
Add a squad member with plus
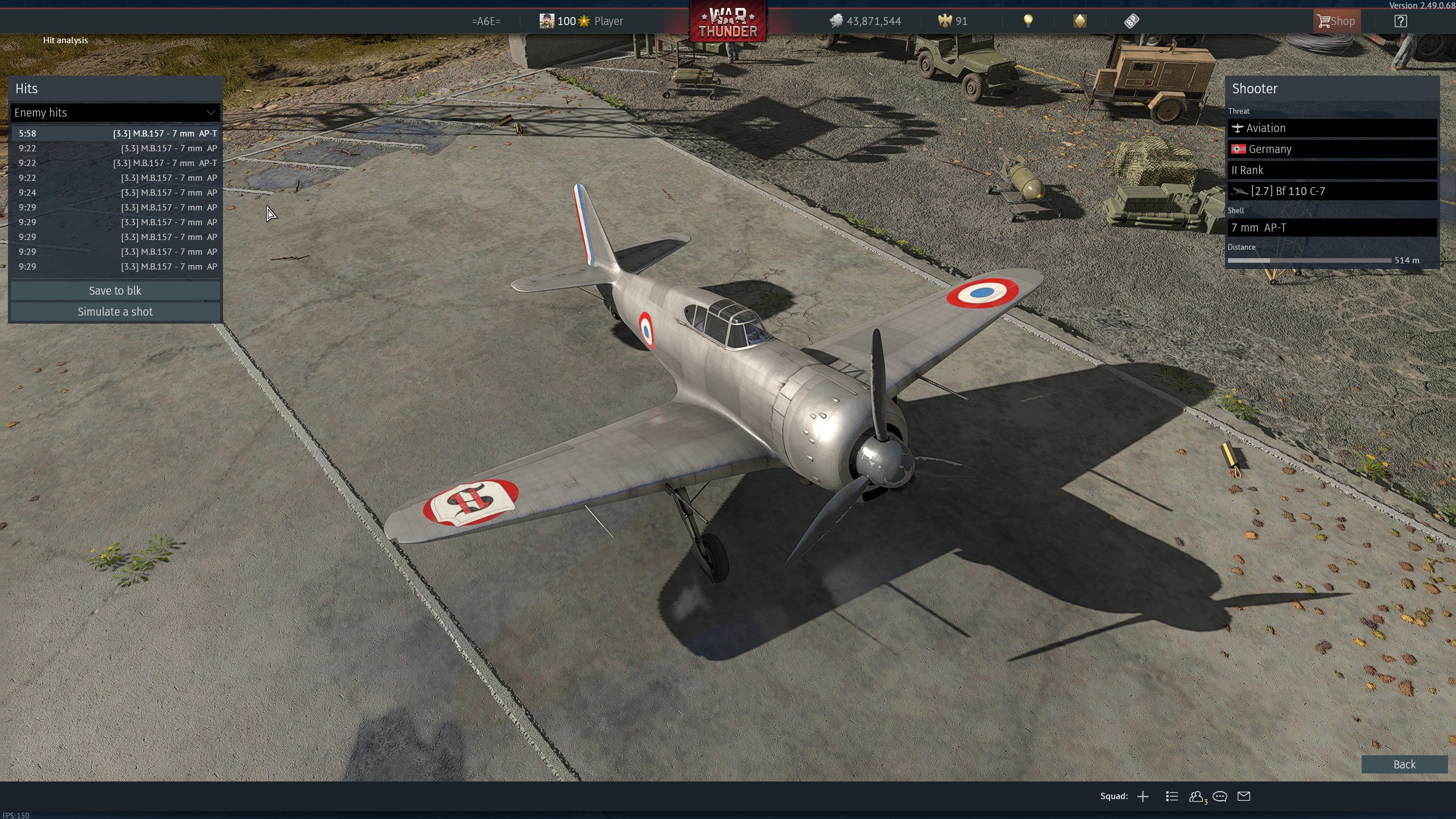click(1143, 796)
